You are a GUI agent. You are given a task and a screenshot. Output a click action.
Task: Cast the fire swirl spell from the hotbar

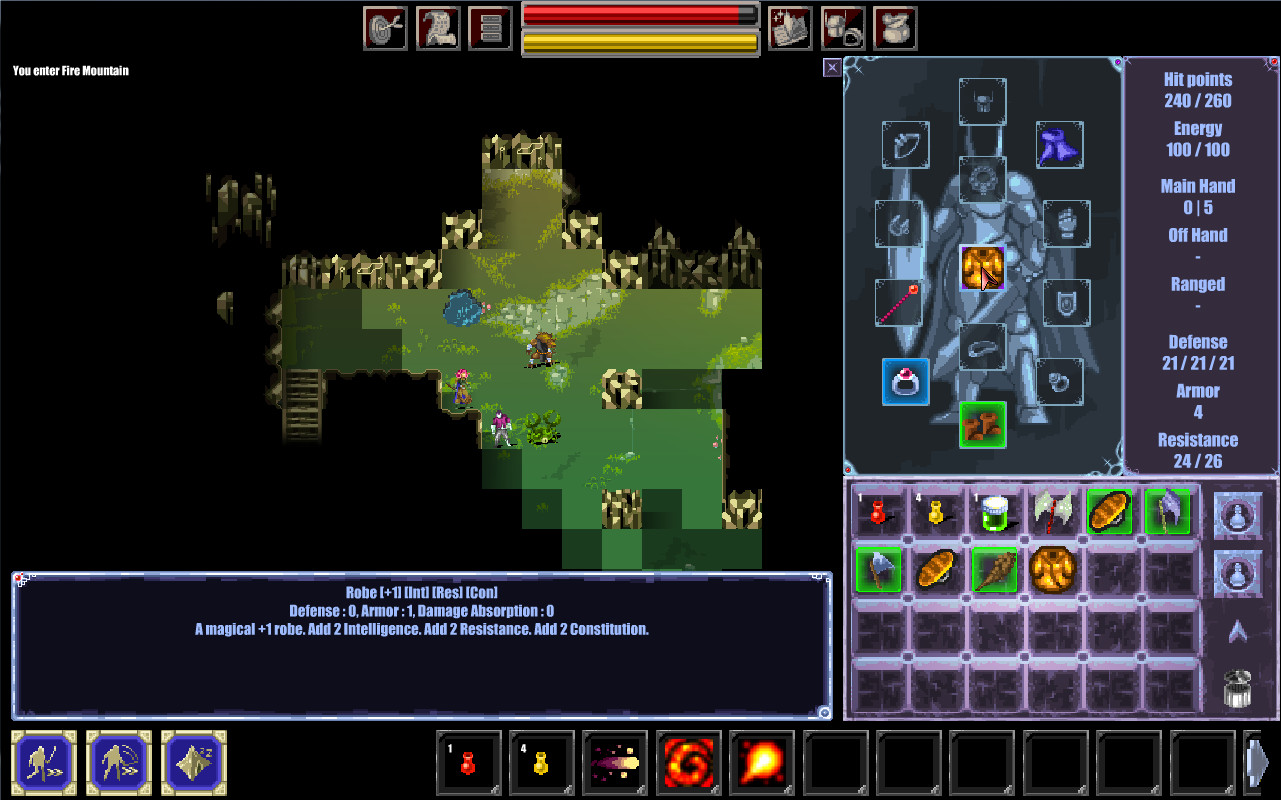click(689, 763)
